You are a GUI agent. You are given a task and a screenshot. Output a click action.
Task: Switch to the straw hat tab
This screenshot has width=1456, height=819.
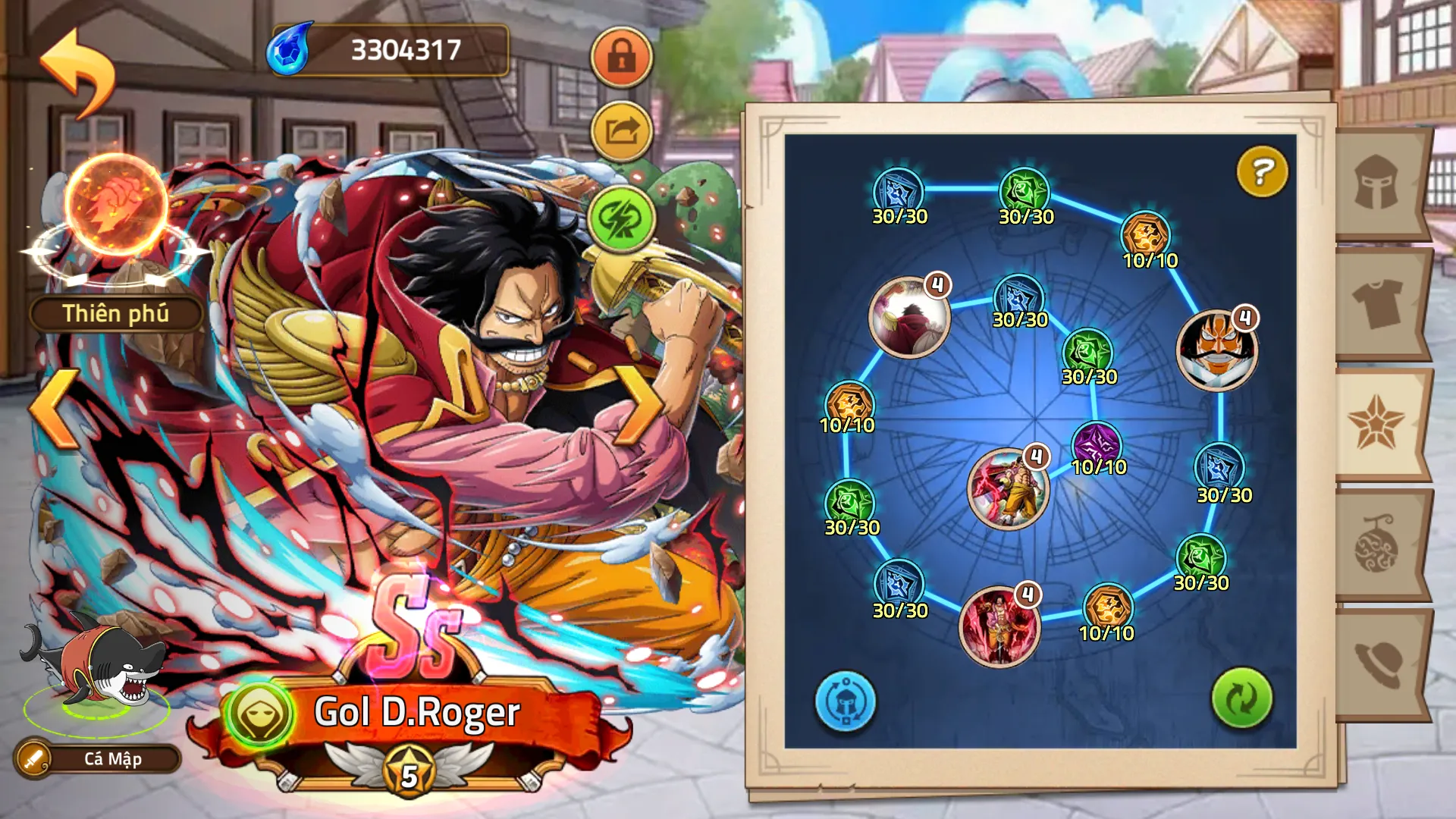(x=1376, y=664)
